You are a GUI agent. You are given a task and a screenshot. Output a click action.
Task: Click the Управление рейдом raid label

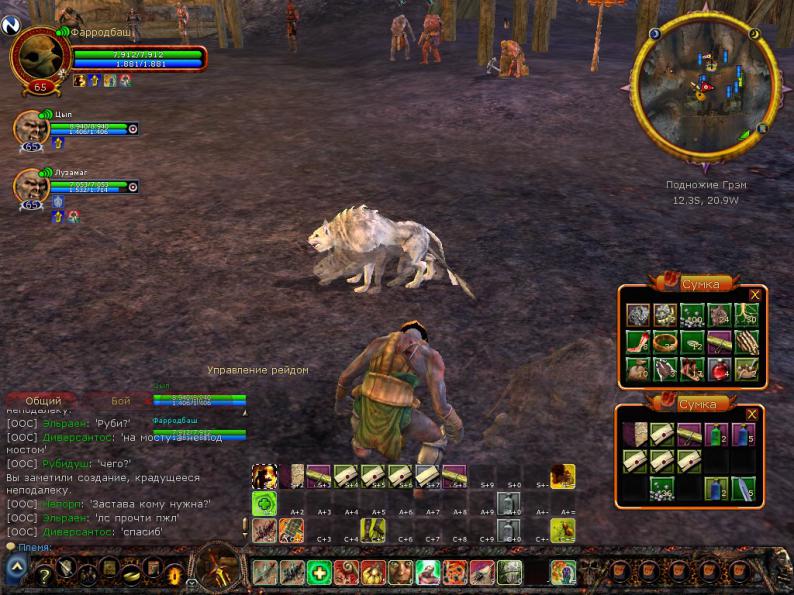point(258,370)
